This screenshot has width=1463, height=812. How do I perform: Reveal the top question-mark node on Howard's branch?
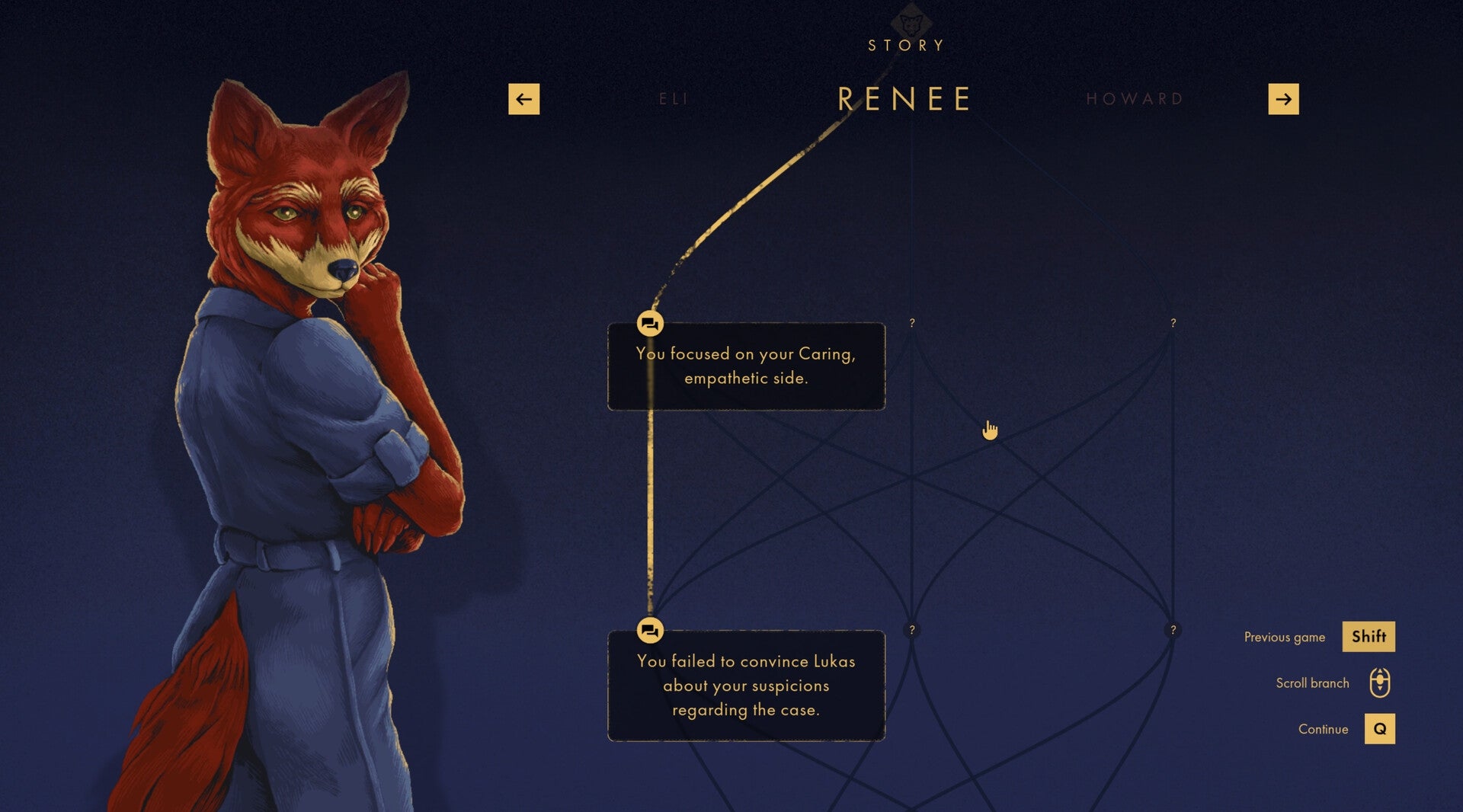(x=1172, y=323)
